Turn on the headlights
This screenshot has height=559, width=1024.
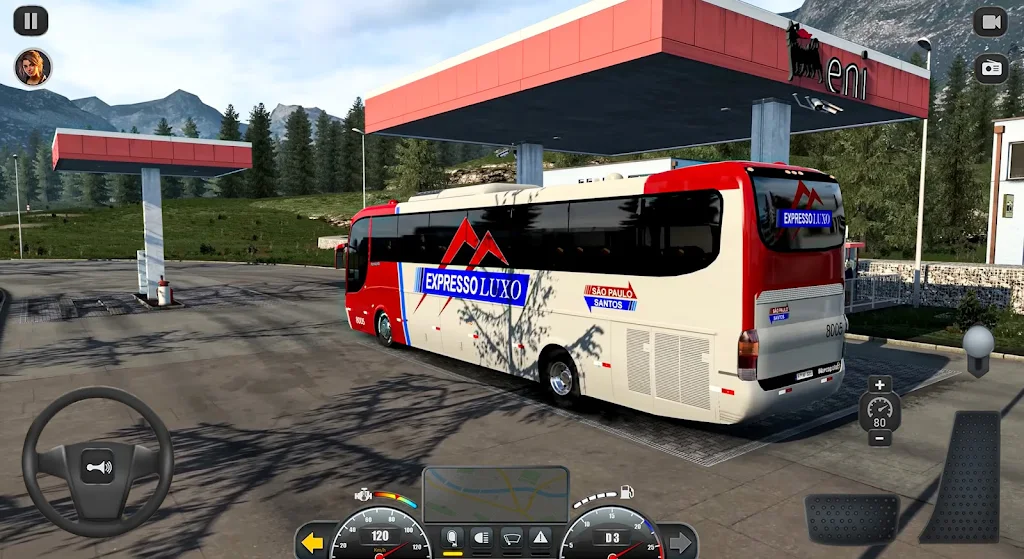coord(481,538)
